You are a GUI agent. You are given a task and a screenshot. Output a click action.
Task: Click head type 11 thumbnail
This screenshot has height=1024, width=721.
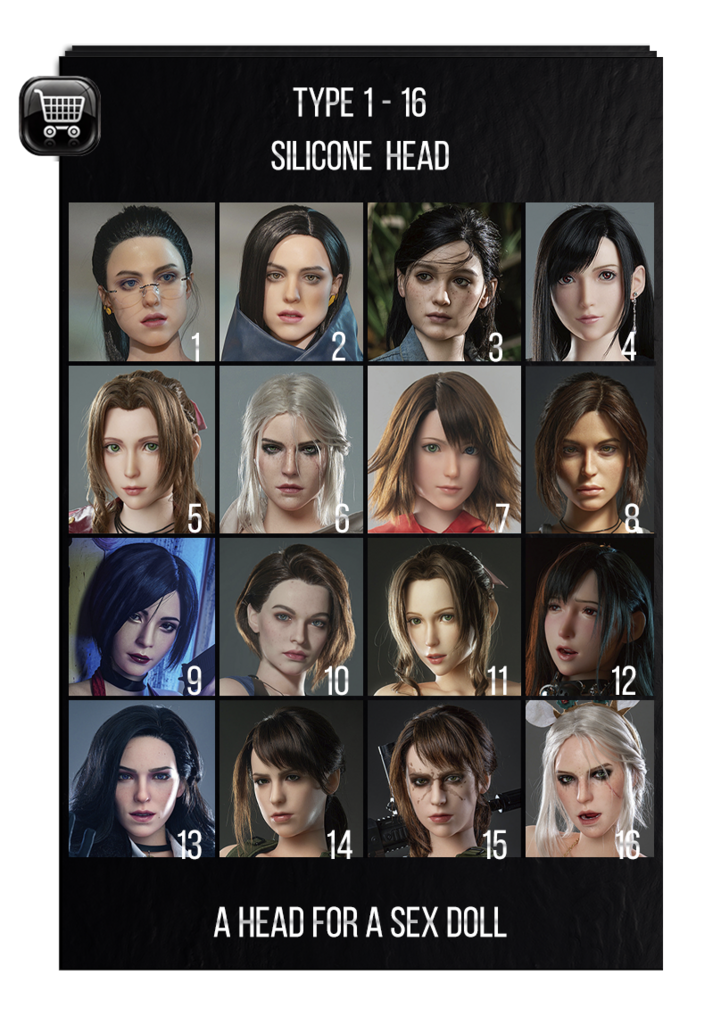[x=444, y=616]
